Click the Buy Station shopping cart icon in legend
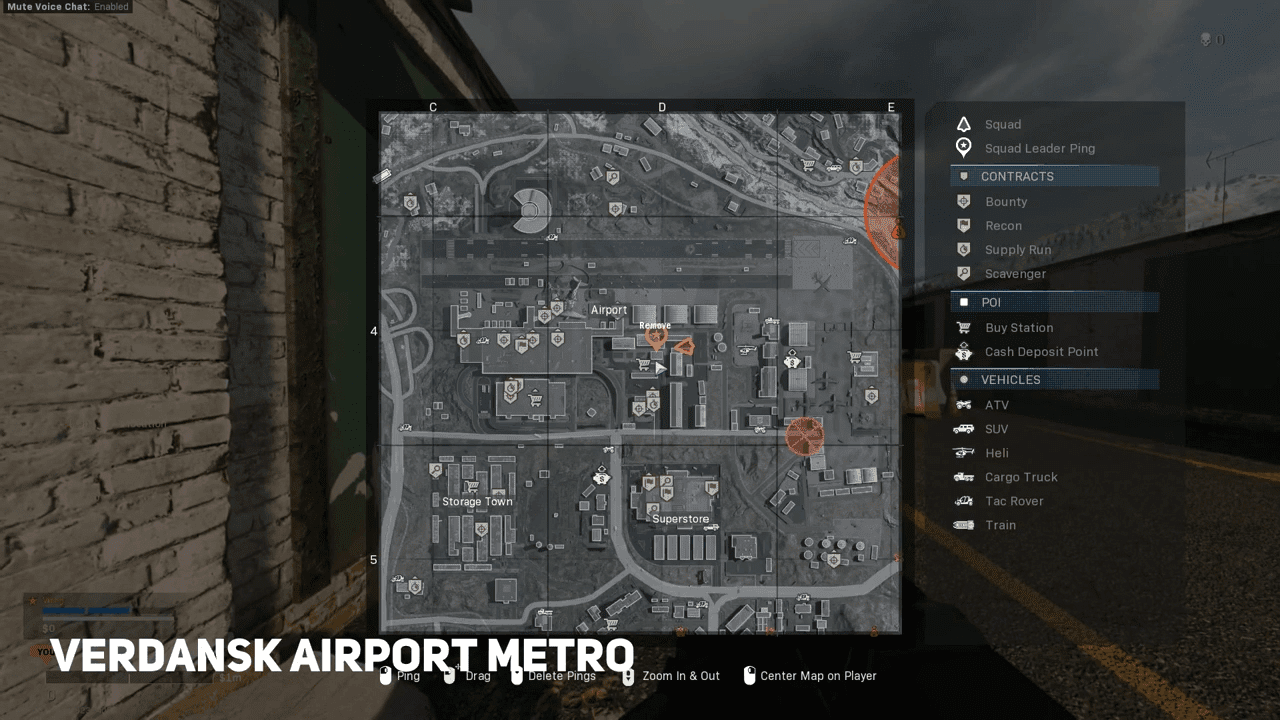Image resolution: width=1280 pixels, height=720 pixels. click(x=963, y=327)
